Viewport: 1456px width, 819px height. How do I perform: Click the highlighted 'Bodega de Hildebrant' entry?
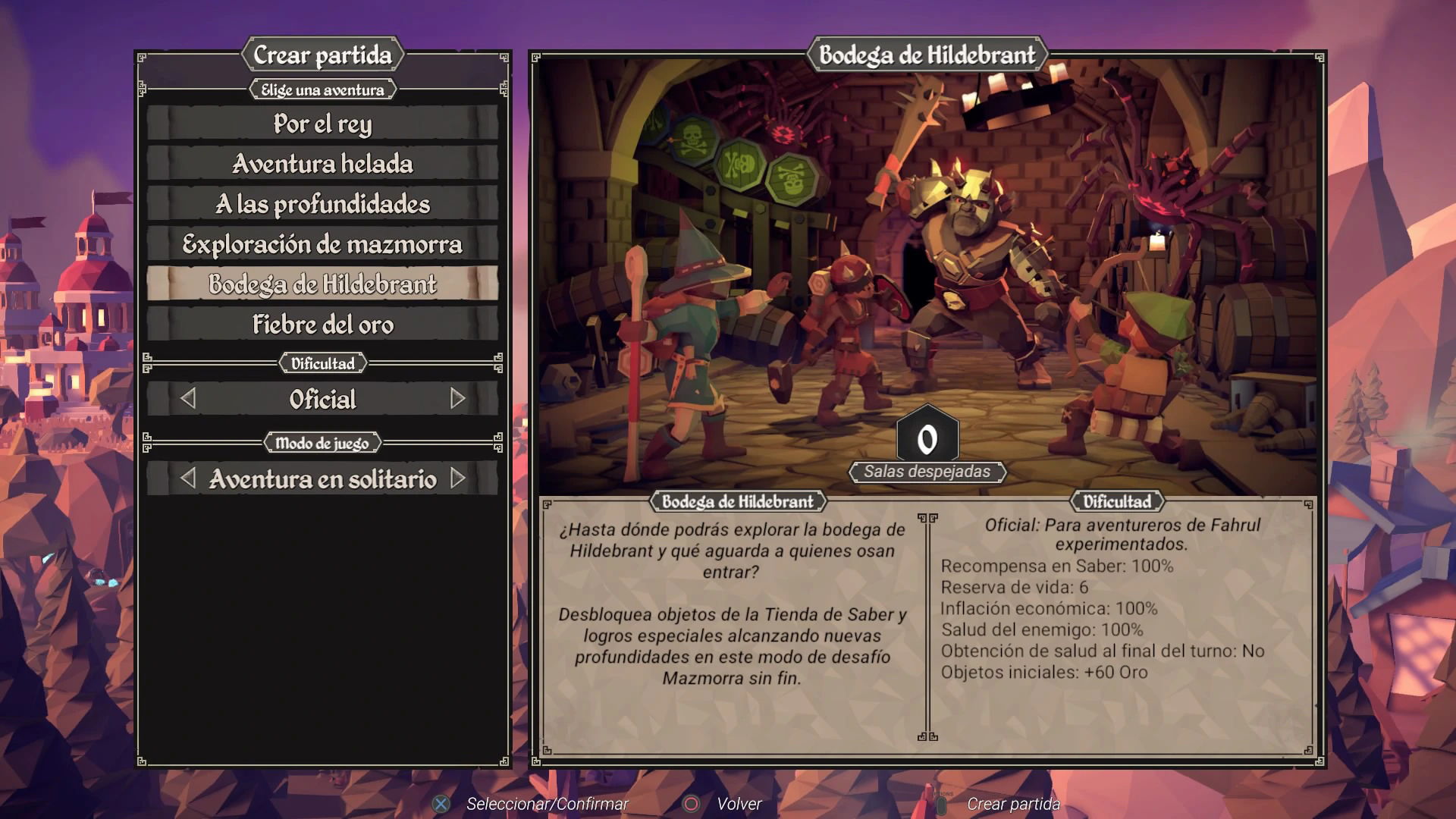point(322,284)
